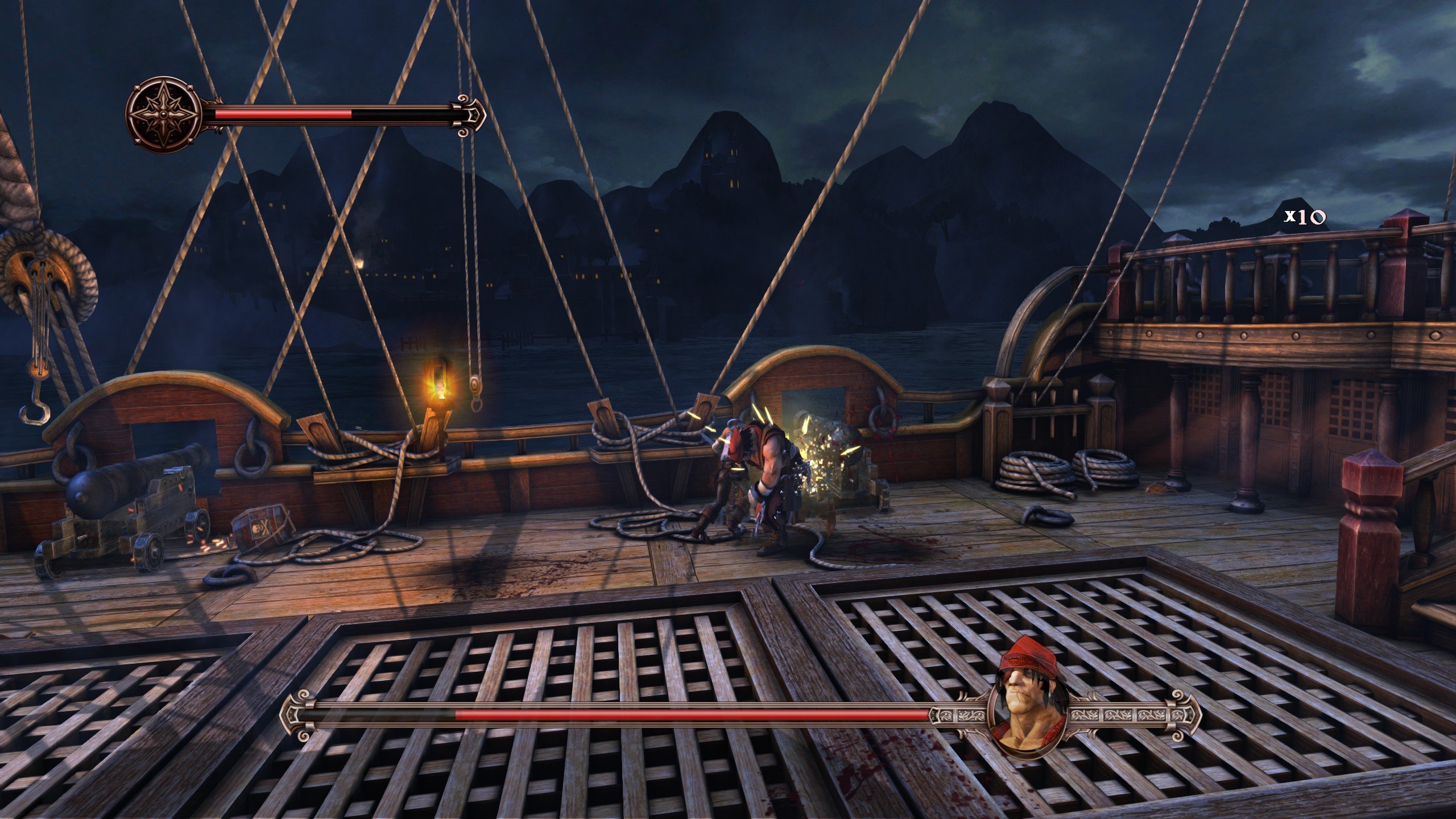Select the red-bandana pirate boss portrait
The width and height of the screenshot is (1456, 819).
pos(1028,714)
